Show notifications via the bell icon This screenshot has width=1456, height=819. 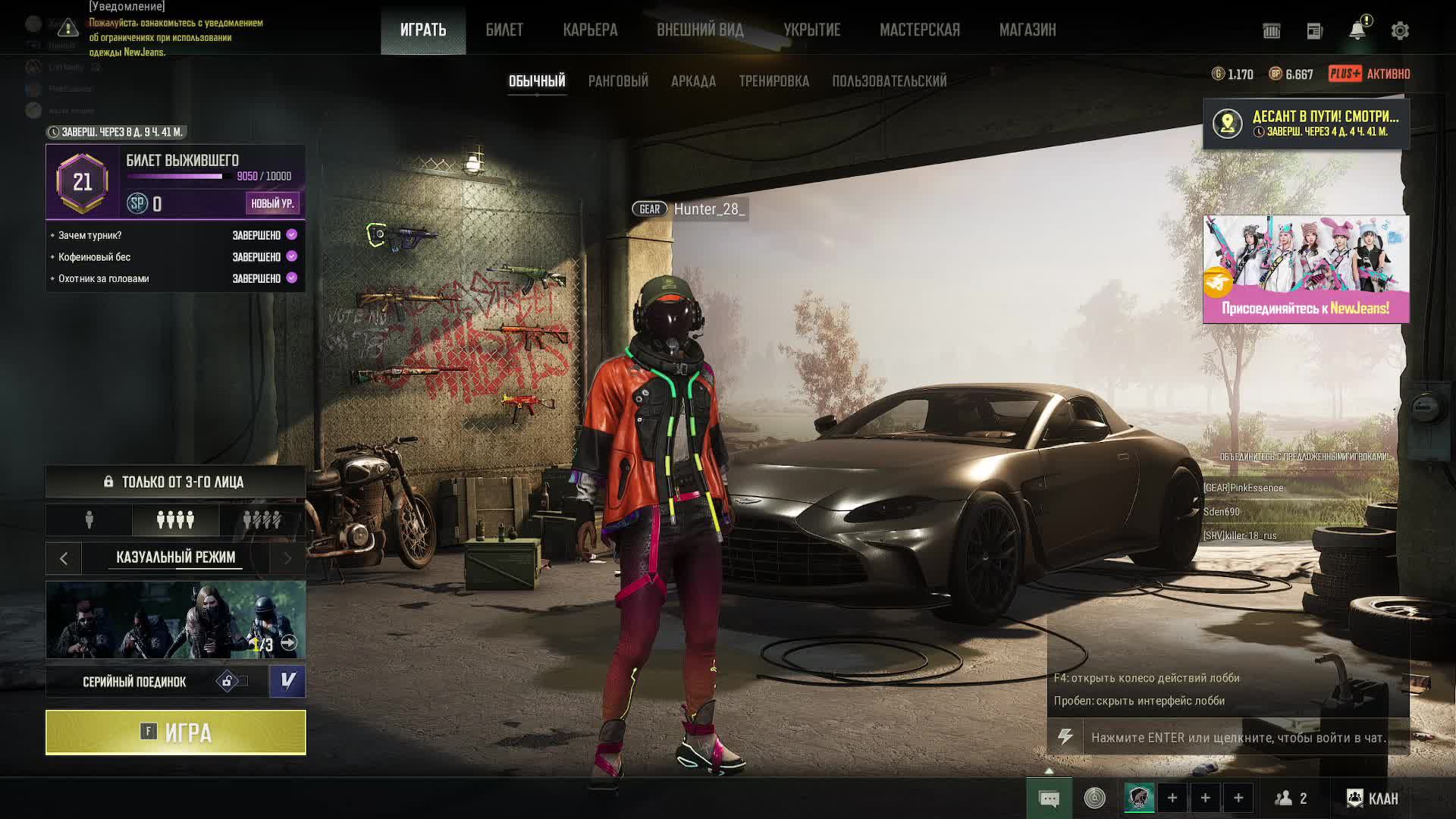click(x=1357, y=31)
